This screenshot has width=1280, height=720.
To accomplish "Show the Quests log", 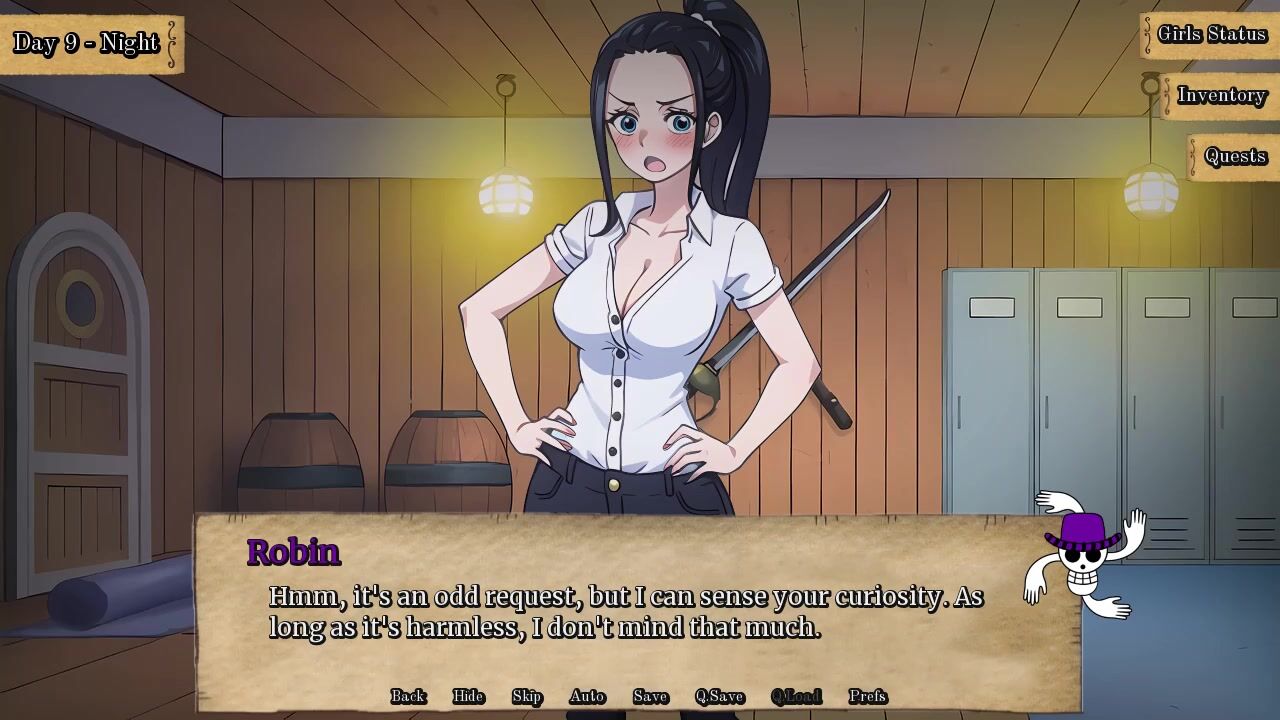I will click(x=1235, y=157).
